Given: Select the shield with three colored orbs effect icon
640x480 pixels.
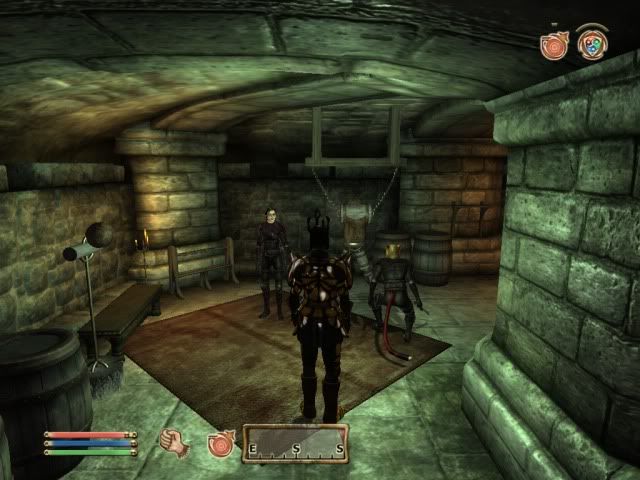Looking at the screenshot, I should coord(592,44).
